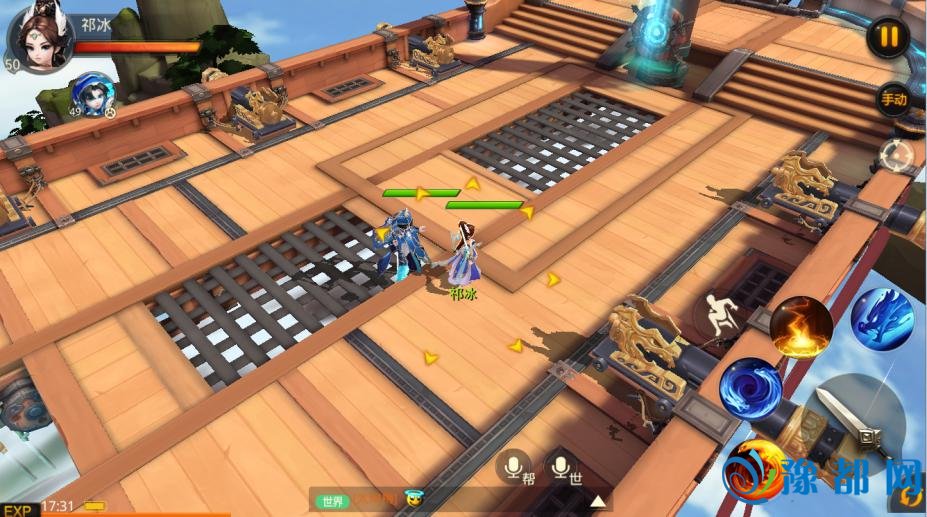The image size is (927, 517).
Task: Pause the game with the pause button
Action: click(x=888, y=38)
